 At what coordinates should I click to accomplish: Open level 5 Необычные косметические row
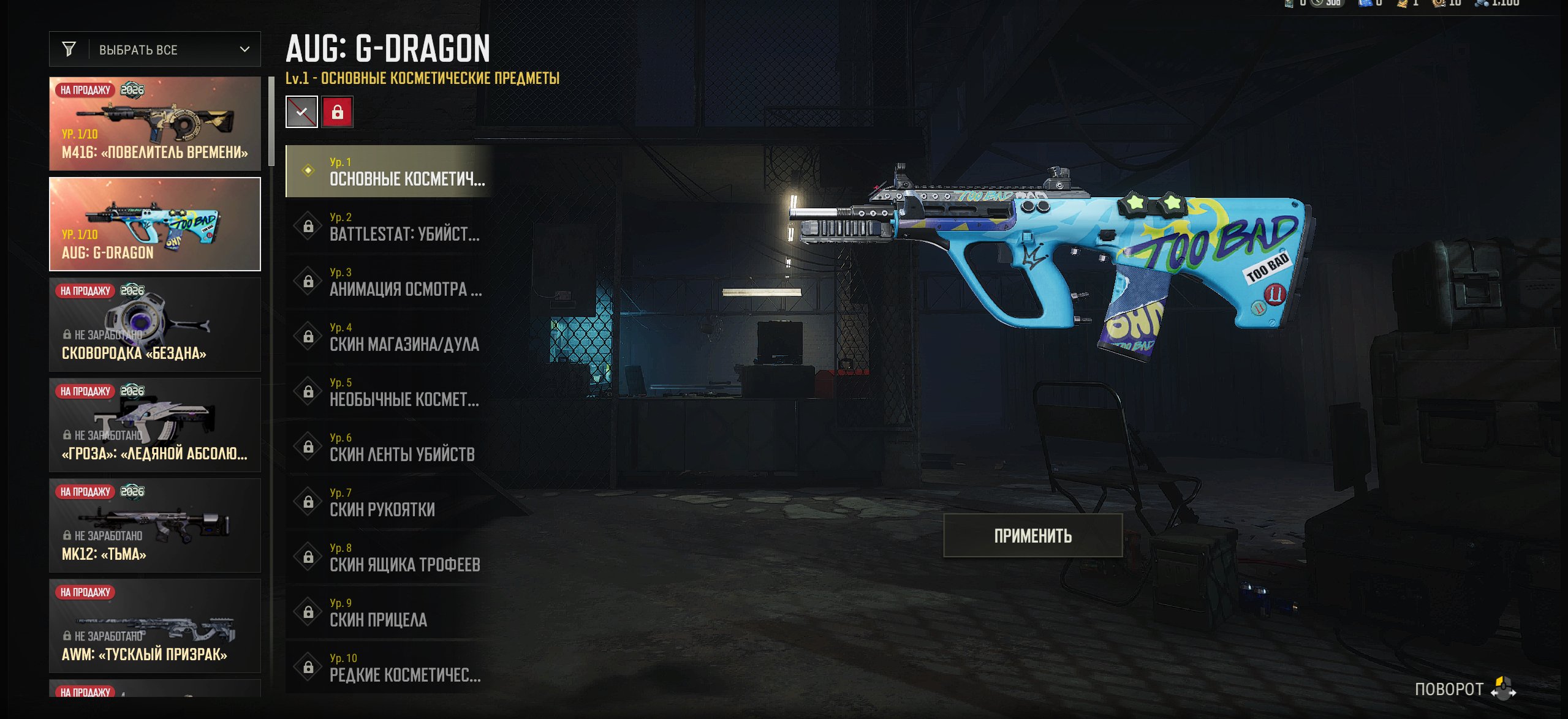tap(390, 392)
